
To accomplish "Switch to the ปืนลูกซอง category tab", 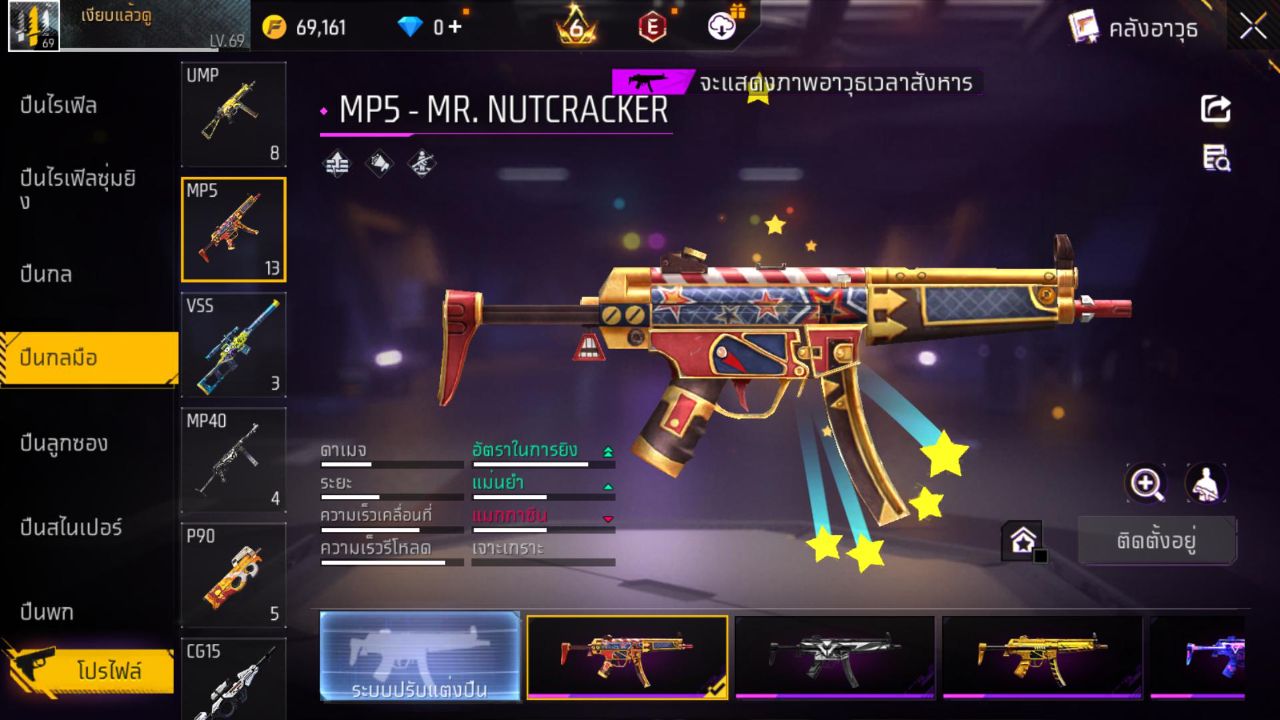I will 65,443.
